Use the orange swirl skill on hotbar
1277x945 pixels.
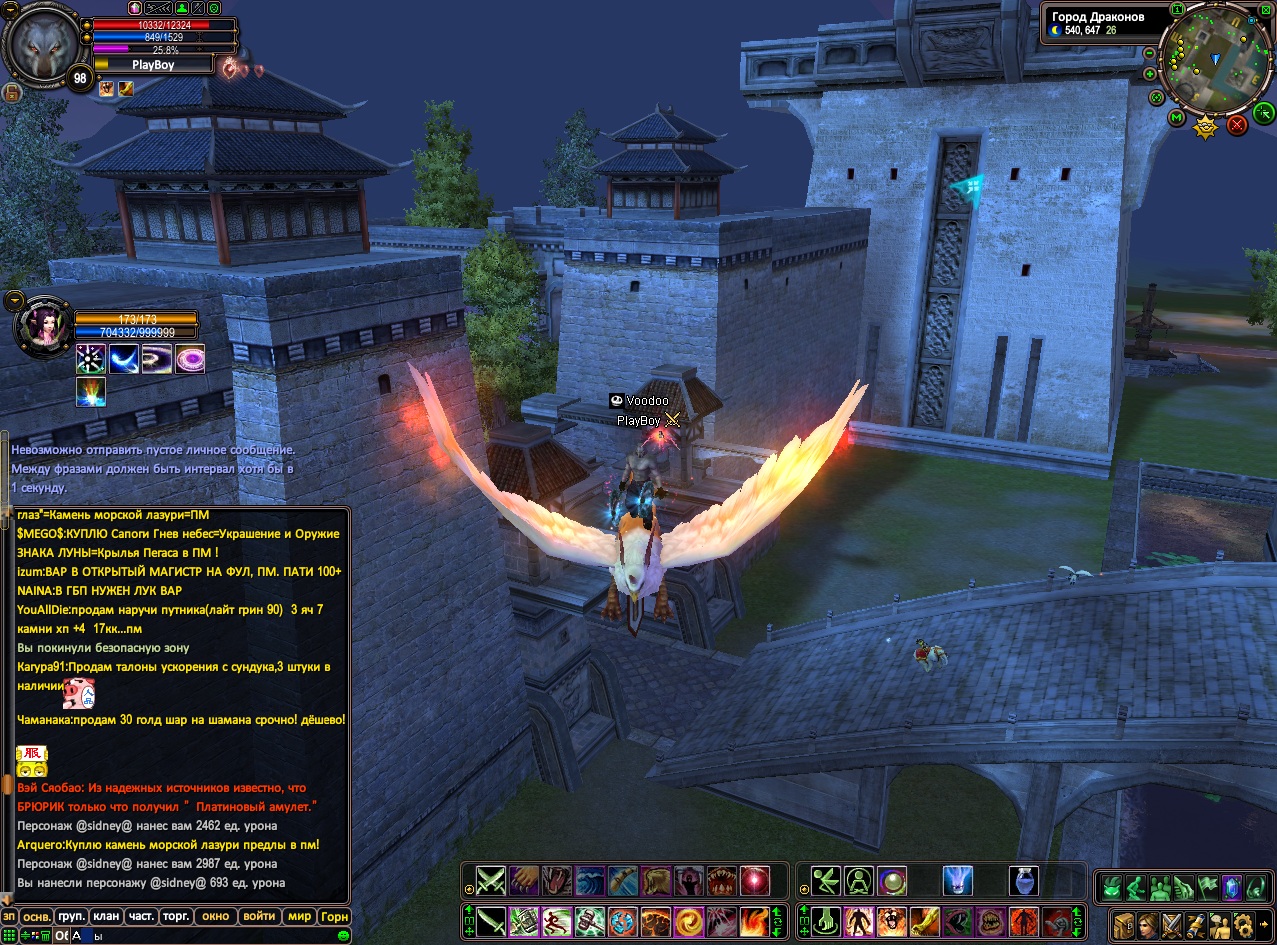(x=688, y=921)
